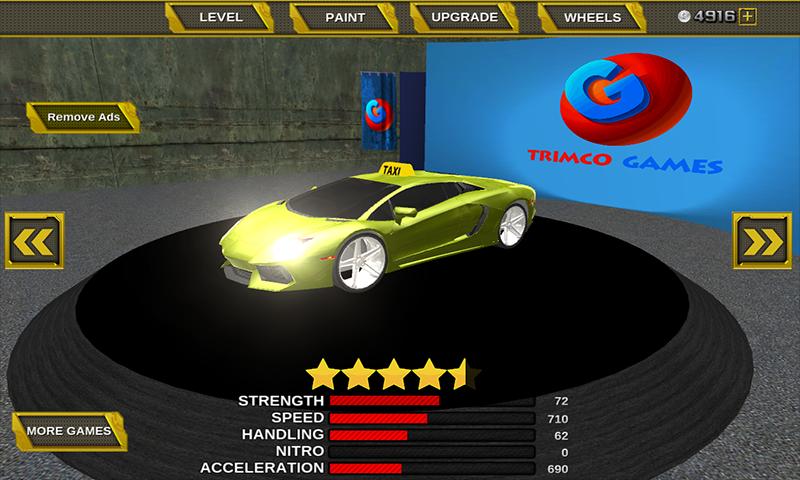Open the LEVEL menu
Viewport: 800px width, 480px height.
coord(221,17)
